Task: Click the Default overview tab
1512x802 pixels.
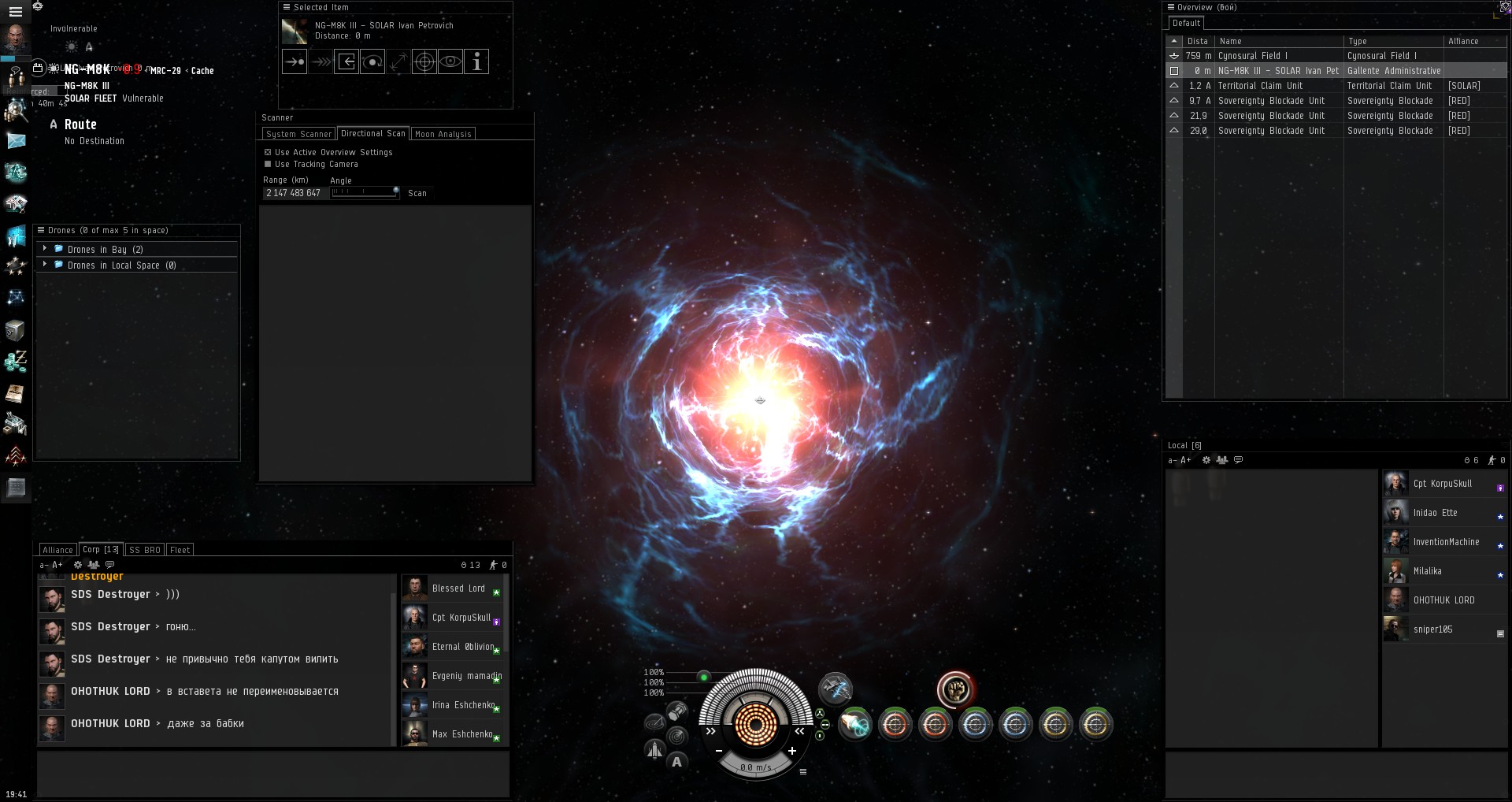Action: (1186, 24)
